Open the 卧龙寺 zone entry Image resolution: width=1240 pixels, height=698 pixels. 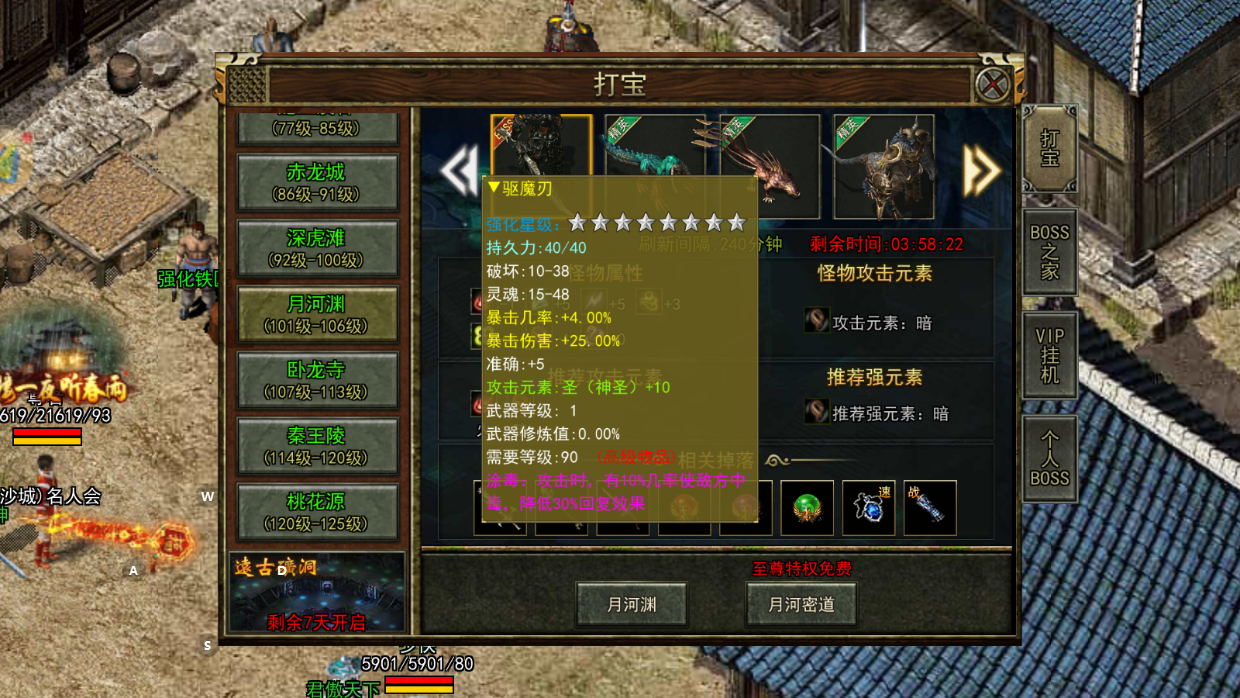317,381
